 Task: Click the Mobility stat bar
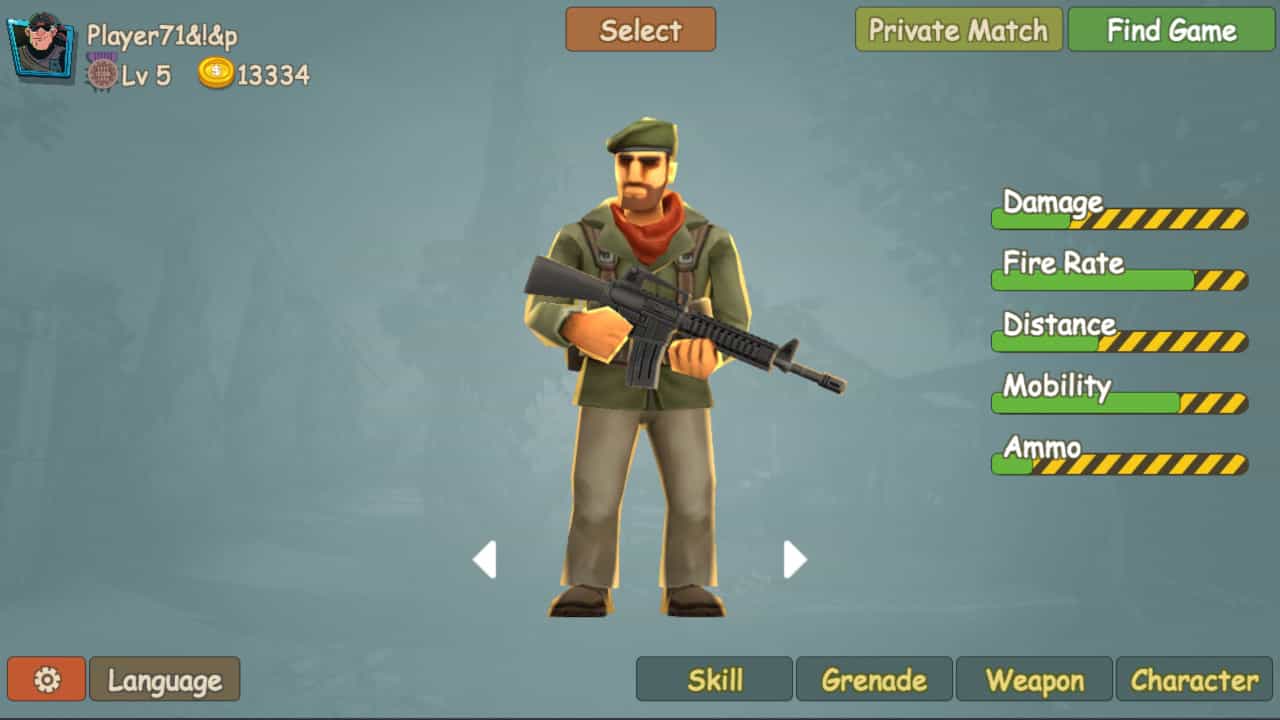click(1118, 402)
